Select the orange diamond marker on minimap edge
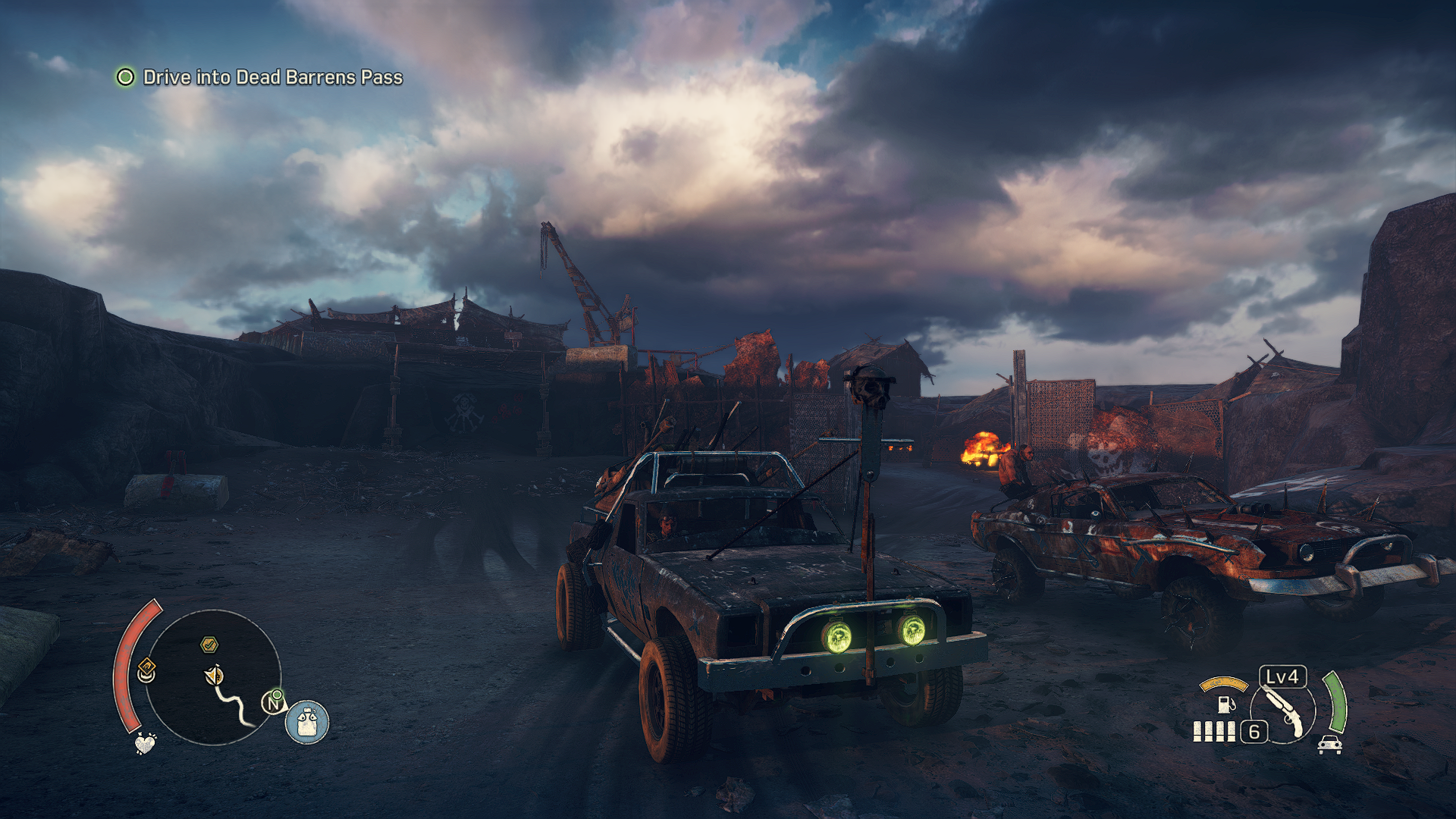 tap(146, 670)
